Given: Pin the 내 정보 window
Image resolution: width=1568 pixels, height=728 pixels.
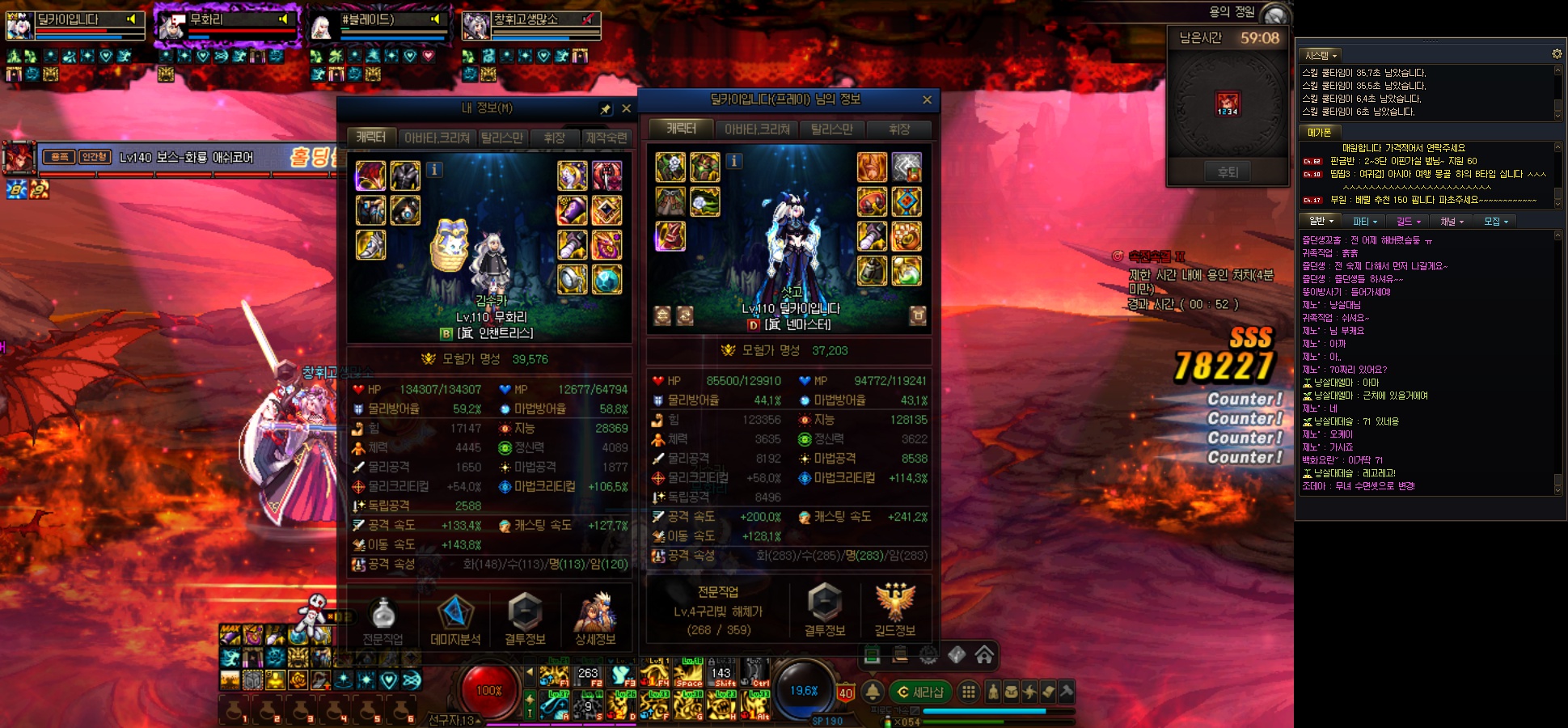Looking at the screenshot, I should click(606, 108).
